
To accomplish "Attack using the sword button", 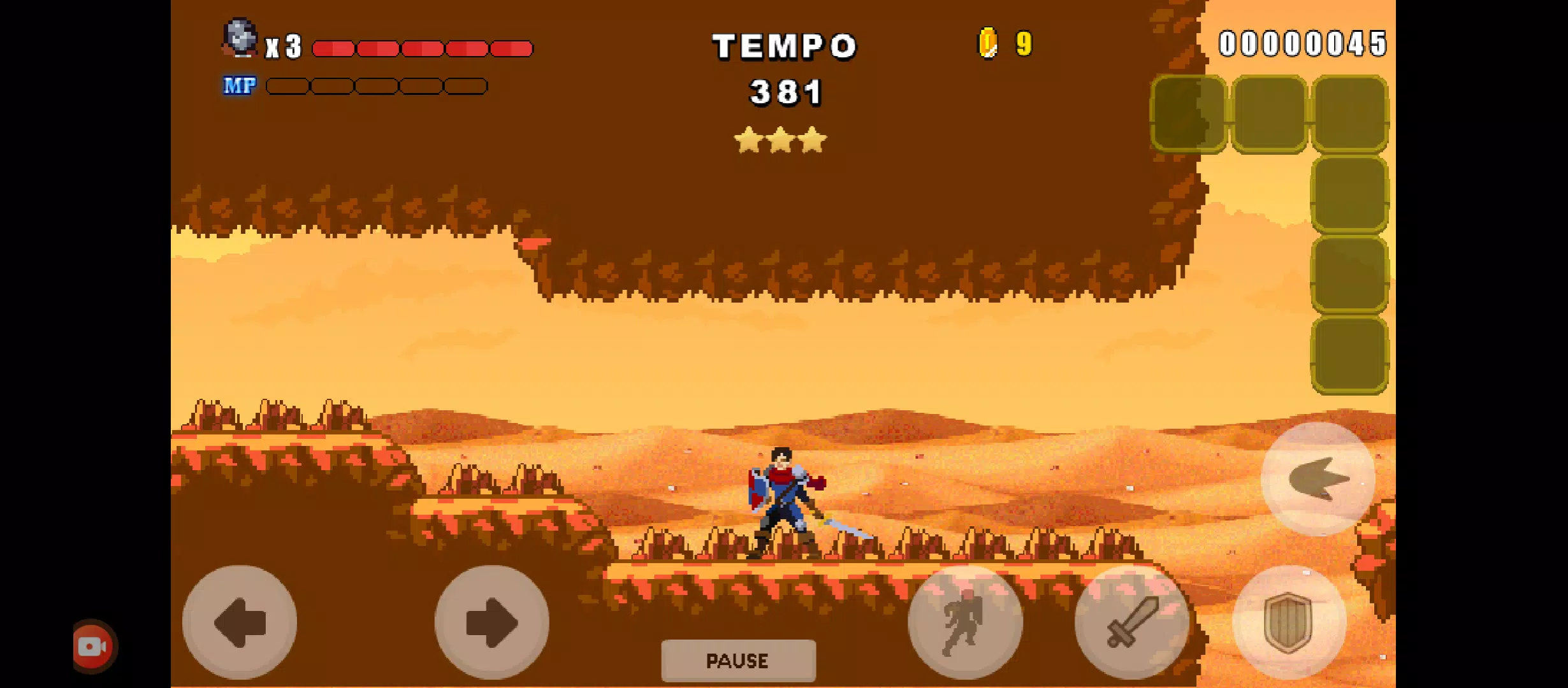I will coord(1132,622).
